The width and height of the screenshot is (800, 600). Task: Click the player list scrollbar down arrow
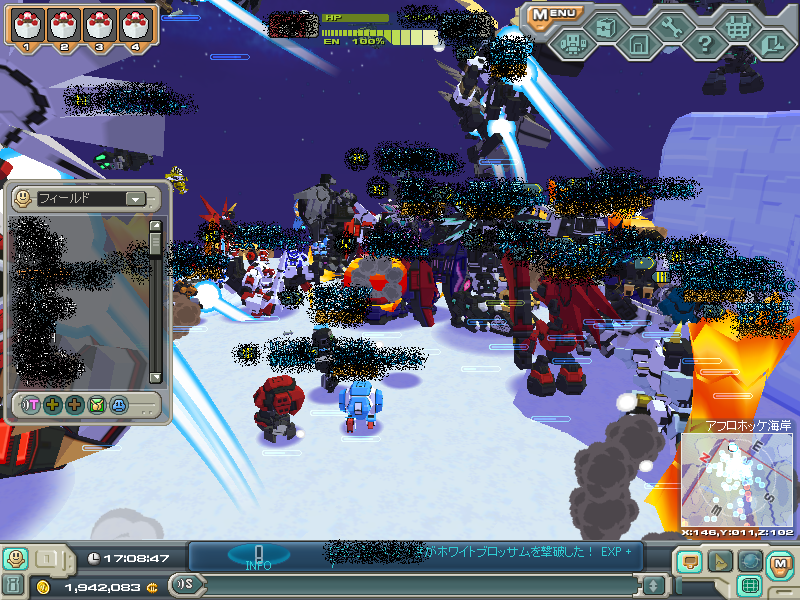click(x=155, y=377)
